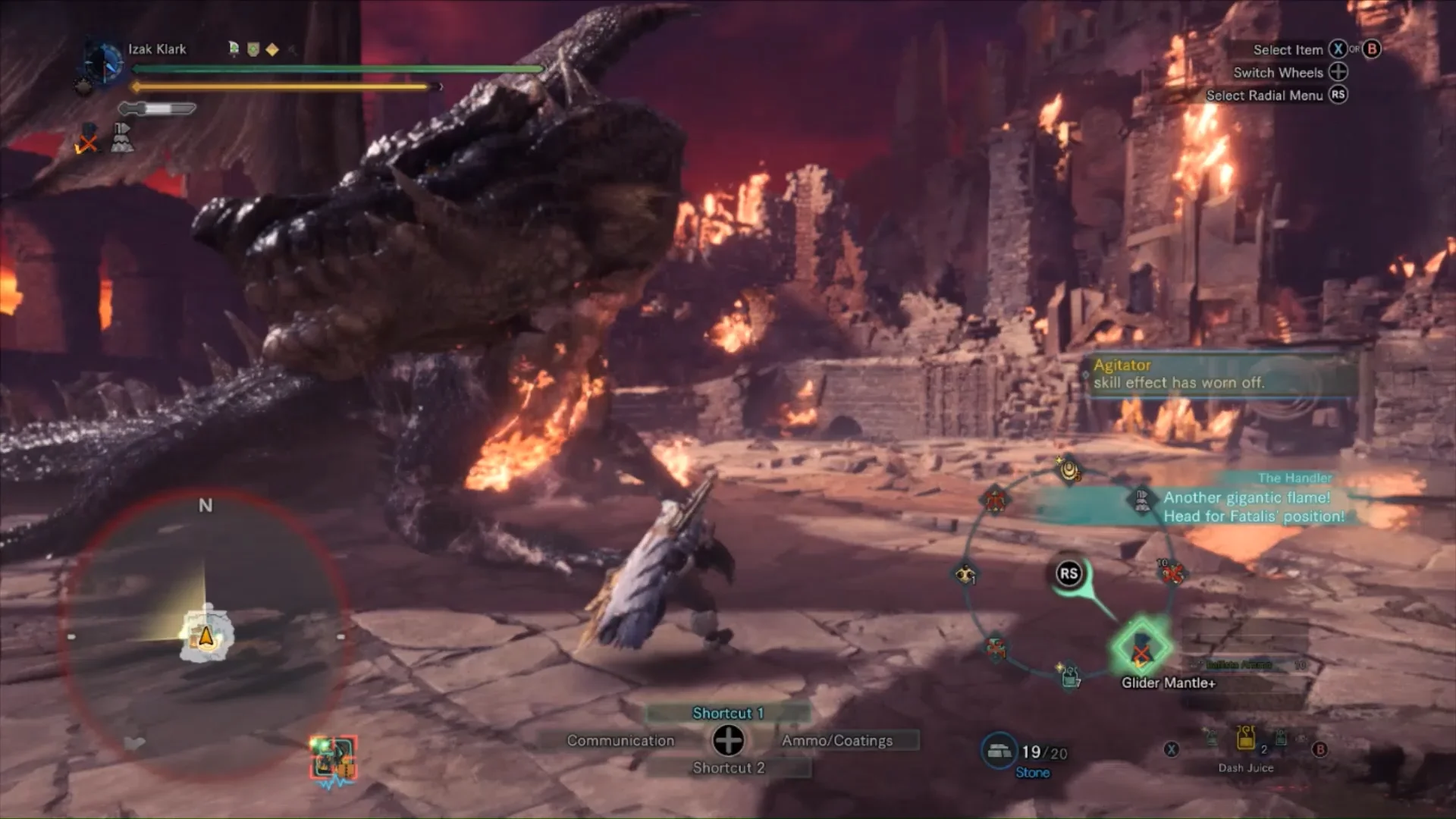Select the monster target icon below minimap
Image resolution: width=1456 pixels, height=819 pixels.
tap(333, 757)
